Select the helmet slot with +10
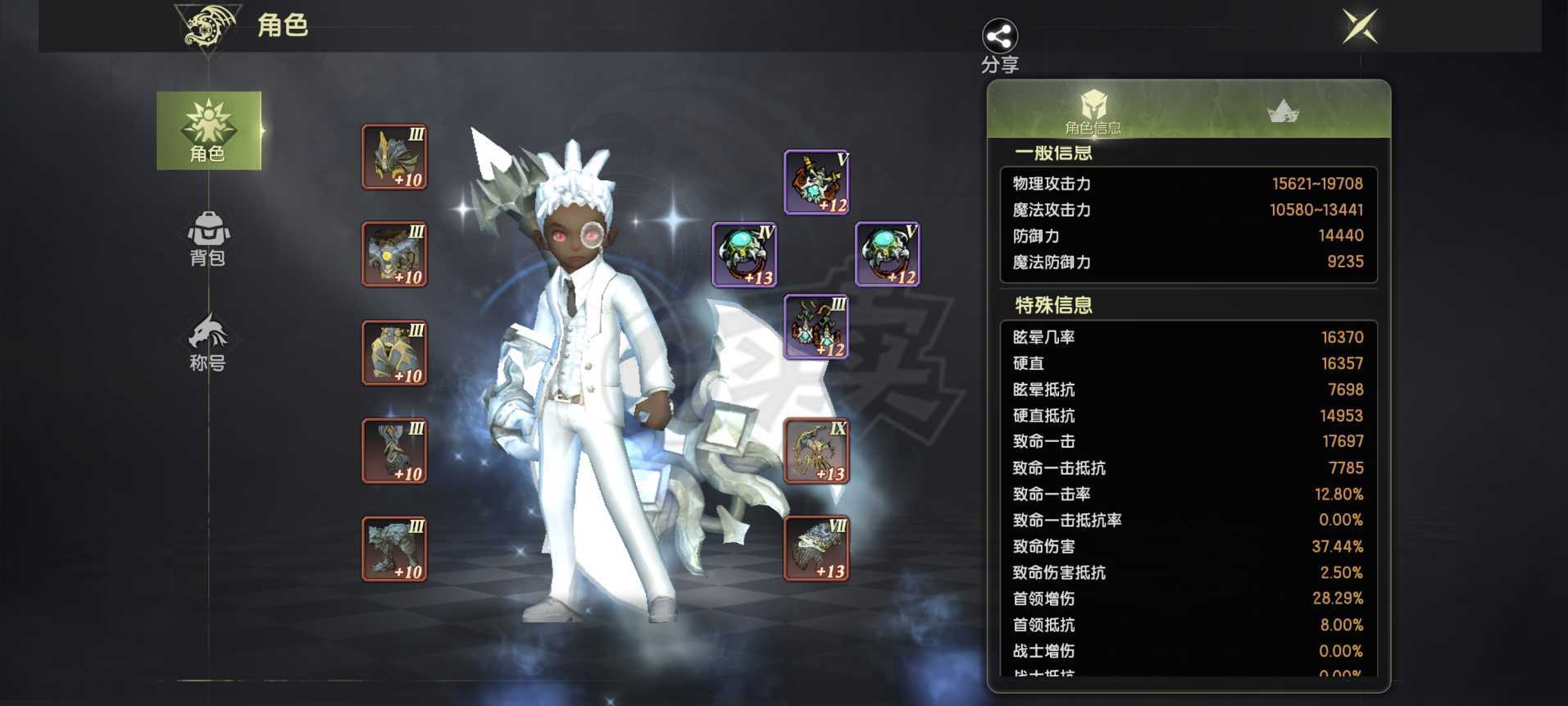Viewport: 1568px width, 706px height. click(x=394, y=157)
